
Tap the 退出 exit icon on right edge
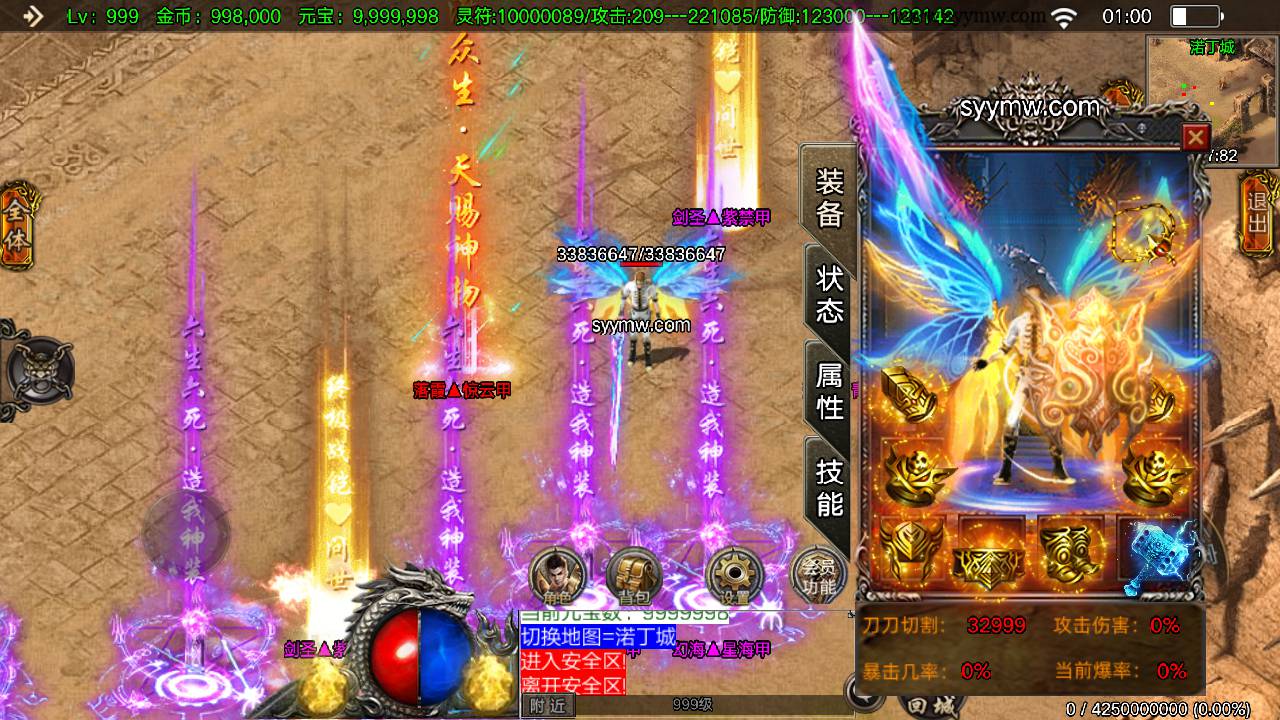[1258, 210]
